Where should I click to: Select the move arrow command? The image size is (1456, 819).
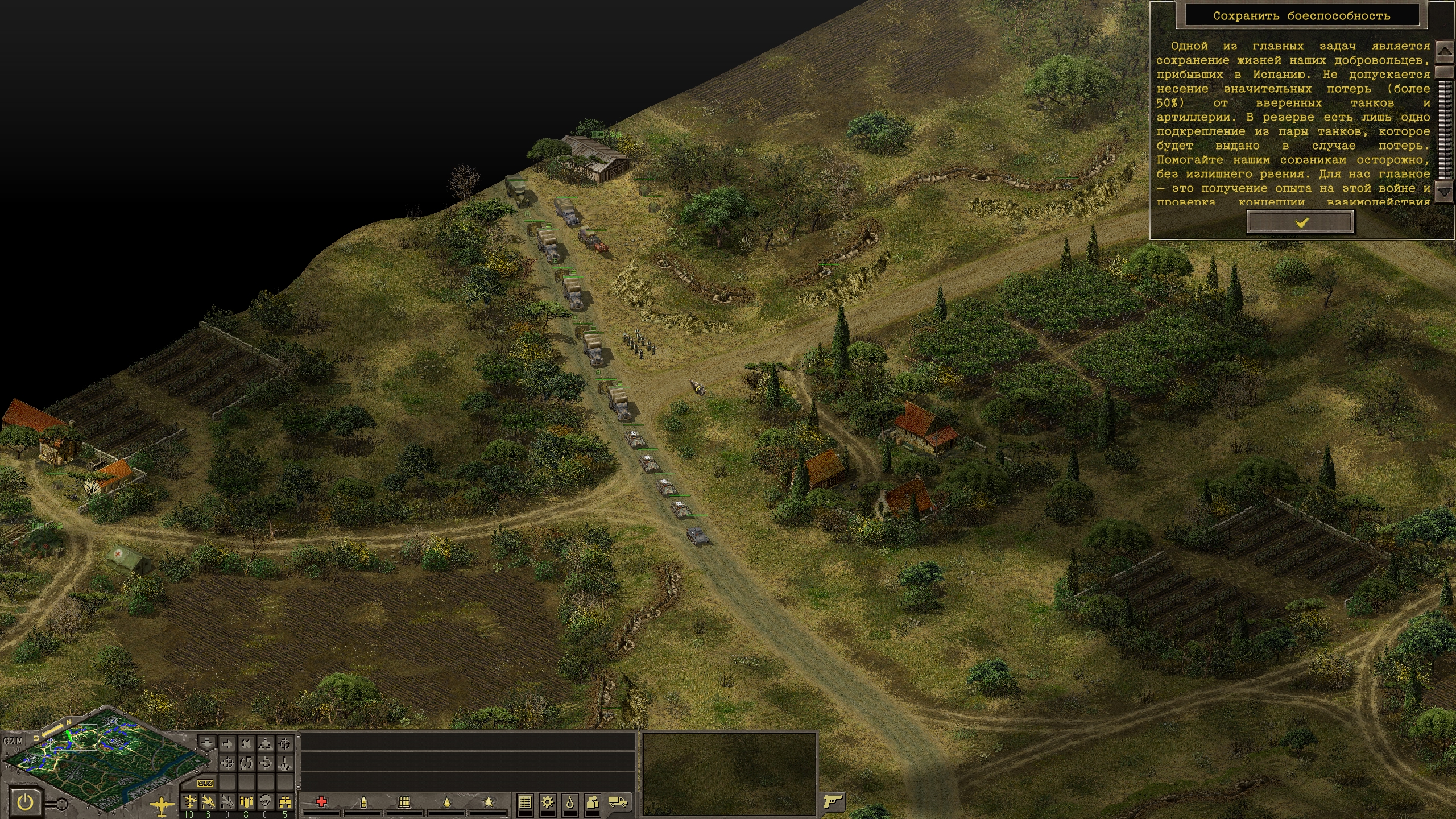227,743
